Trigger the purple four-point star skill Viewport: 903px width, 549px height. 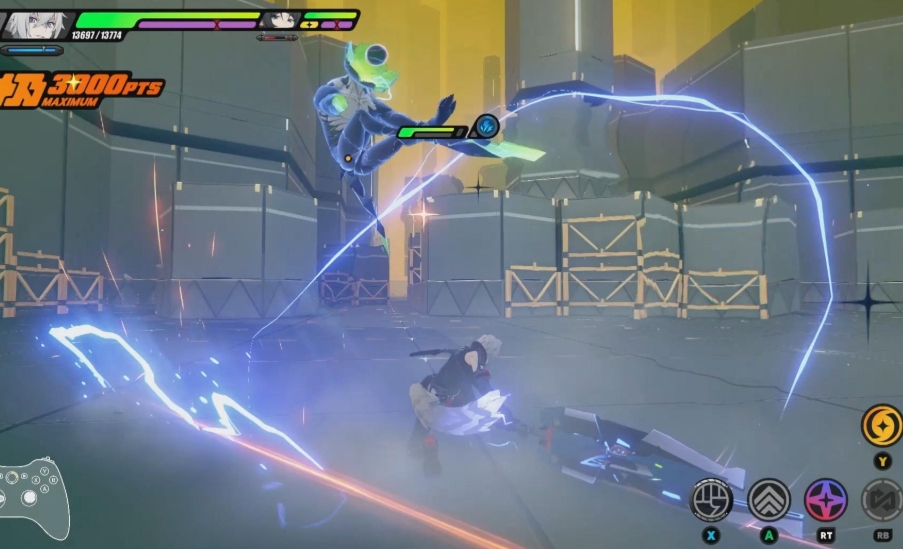826,500
